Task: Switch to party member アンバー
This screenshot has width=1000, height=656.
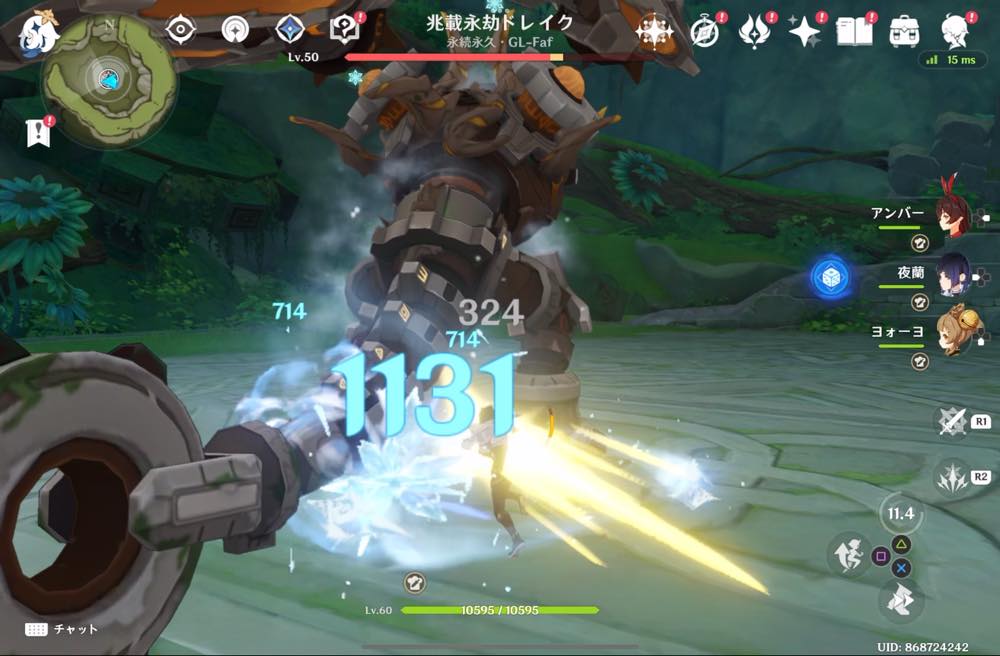Action: (x=951, y=215)
